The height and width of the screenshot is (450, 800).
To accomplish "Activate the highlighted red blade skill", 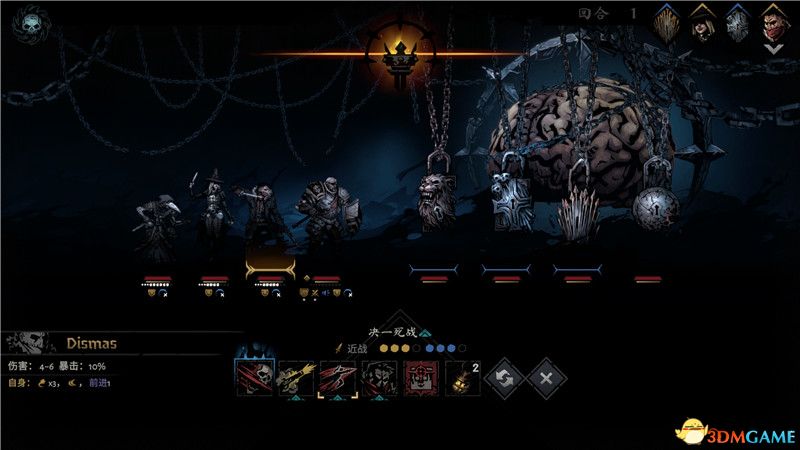I will point(337,379).
